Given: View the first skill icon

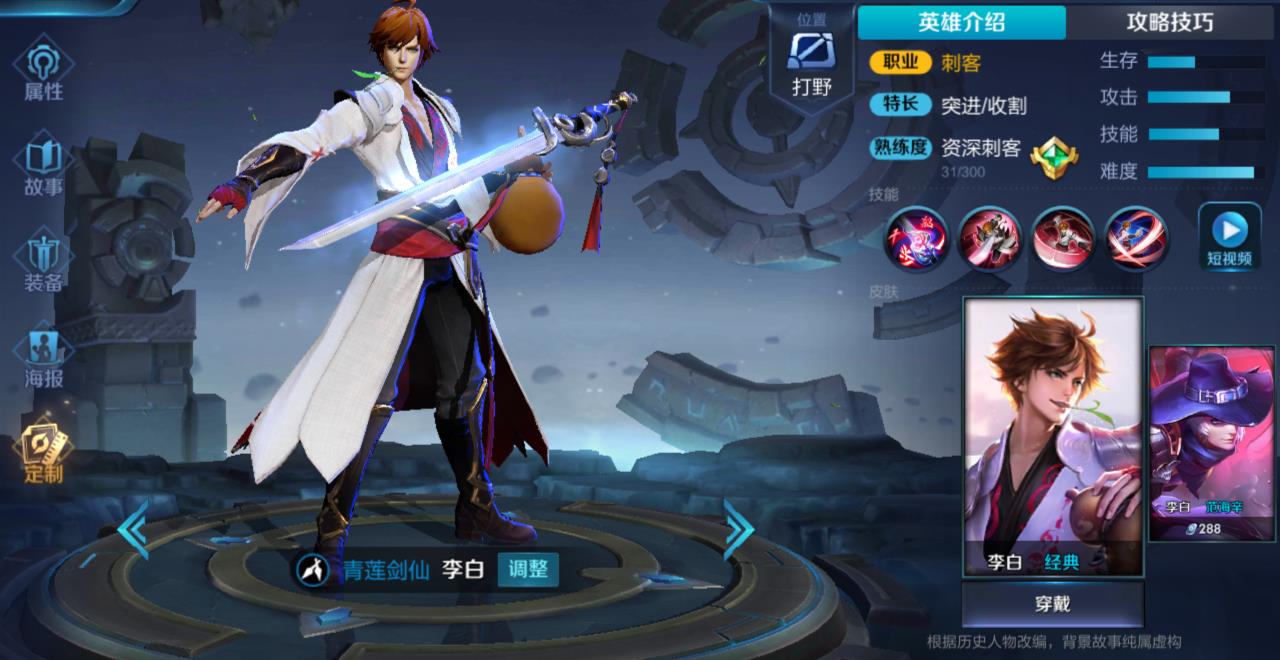Looking at the screenshot, I should coord(915,238).
